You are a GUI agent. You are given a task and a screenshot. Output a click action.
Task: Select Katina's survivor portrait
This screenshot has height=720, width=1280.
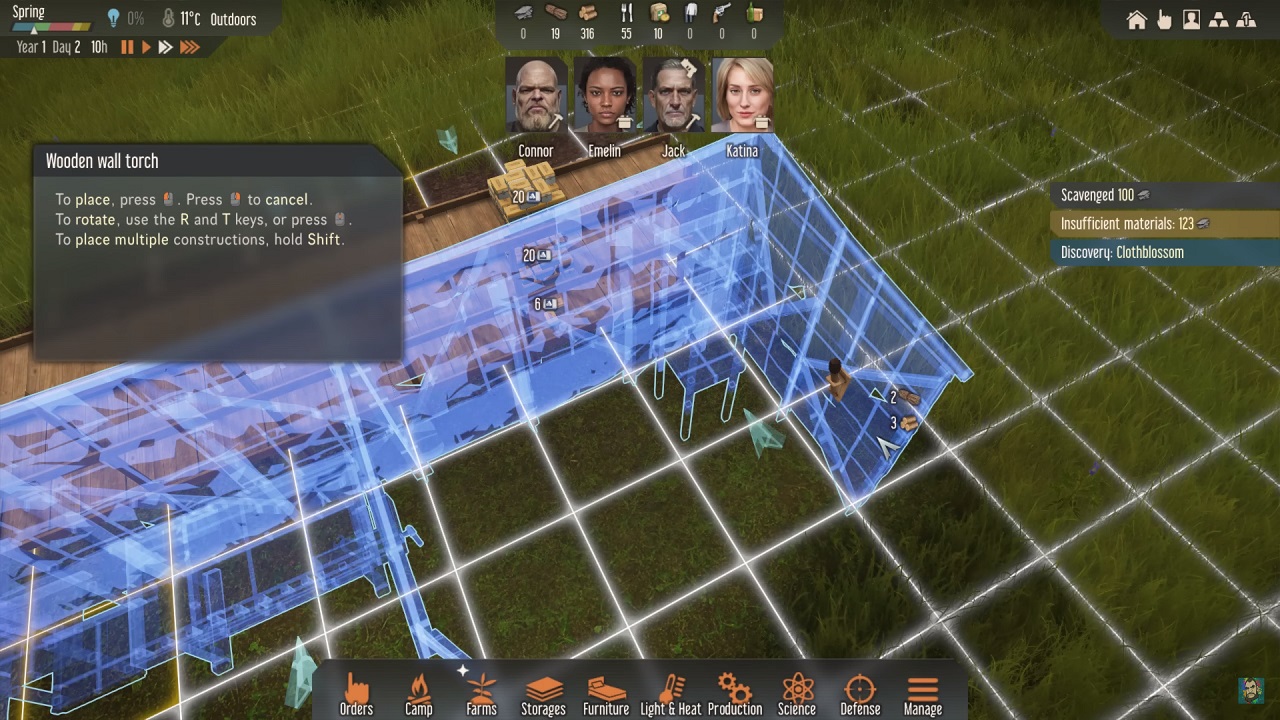coord(742,96)
